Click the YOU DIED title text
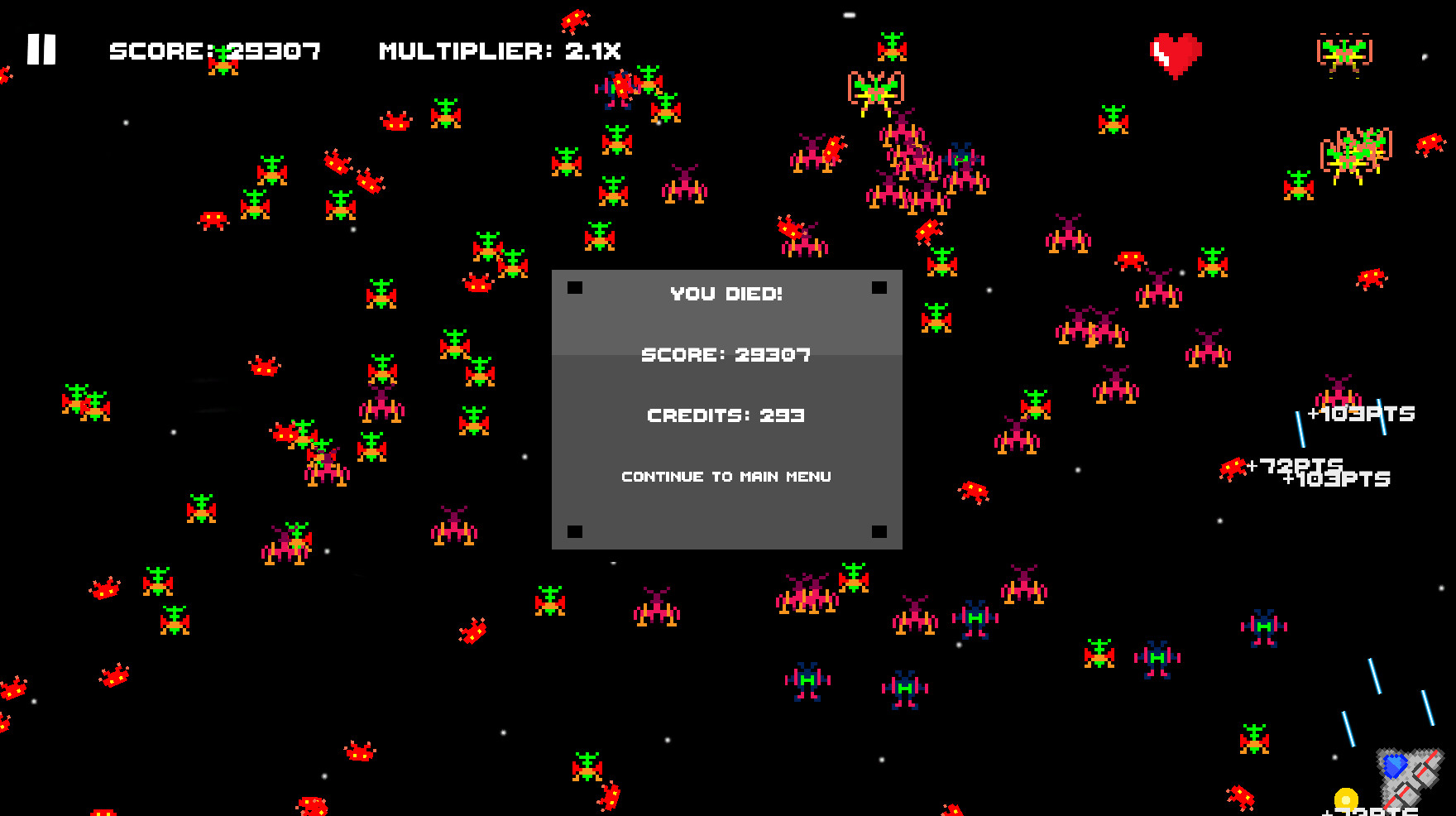This screenshot has height=816, width=1456. pos(726,292)
